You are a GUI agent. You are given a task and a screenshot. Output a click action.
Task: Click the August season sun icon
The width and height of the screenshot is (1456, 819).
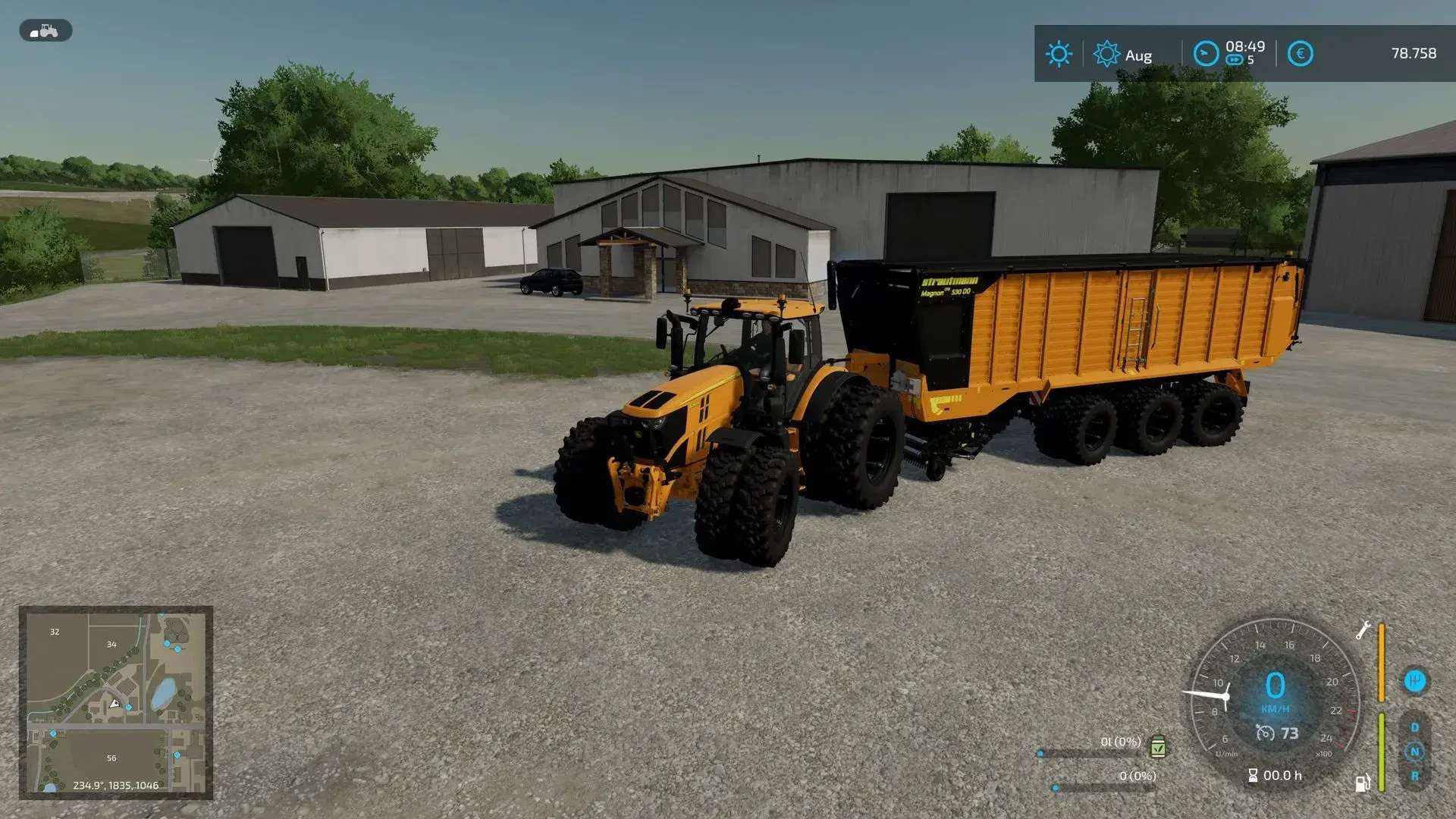coord(1106,54)
